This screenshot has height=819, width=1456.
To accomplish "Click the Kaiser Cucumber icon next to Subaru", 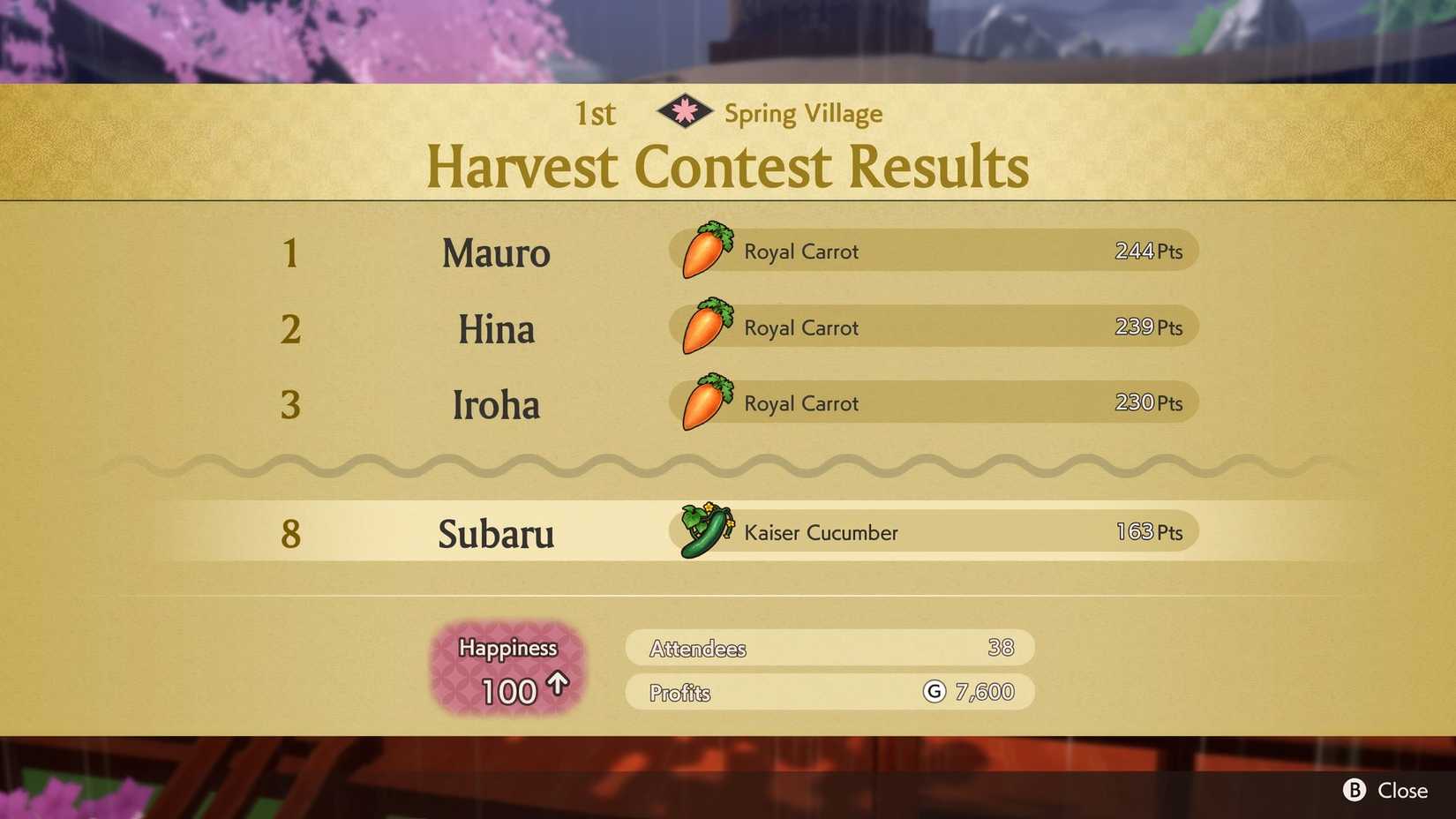I will [702, 530].
